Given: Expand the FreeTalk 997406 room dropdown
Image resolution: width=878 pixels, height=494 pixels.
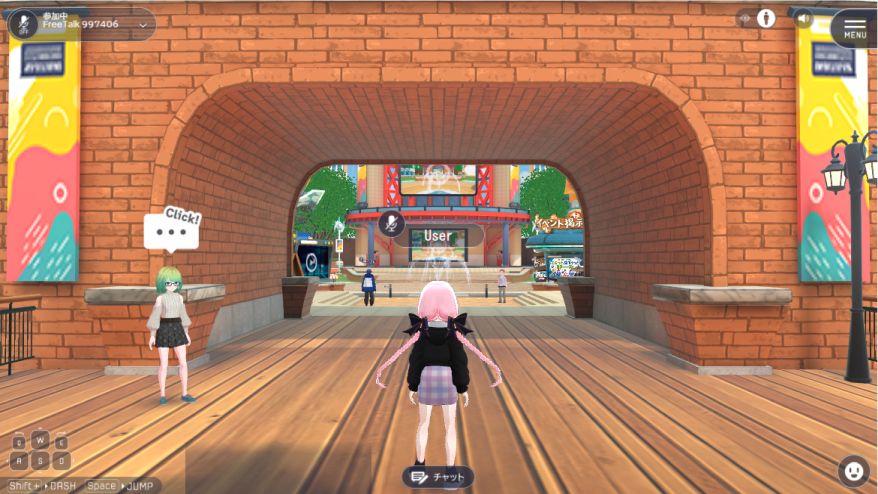Looking at the screenshot, I should [x=142, y=24].
